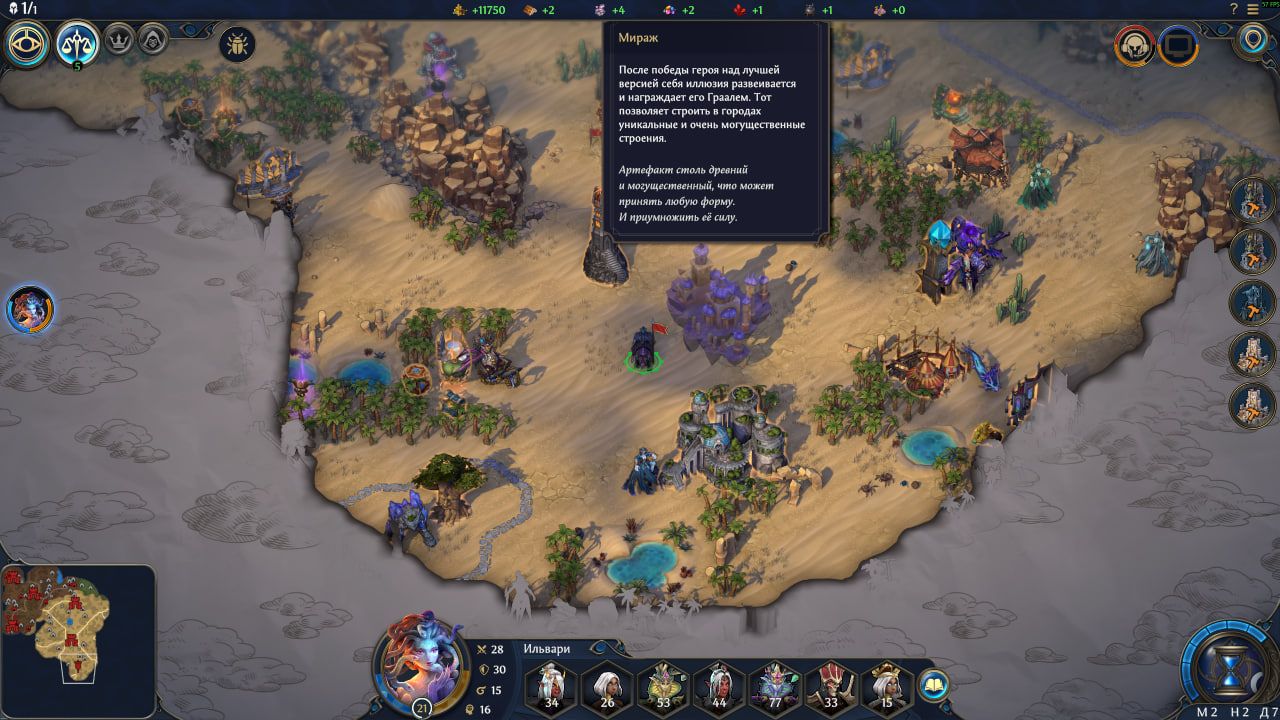Select the hero portrait on left edge
Viewport: 1280px width, 720px height.
coord(30,309)
